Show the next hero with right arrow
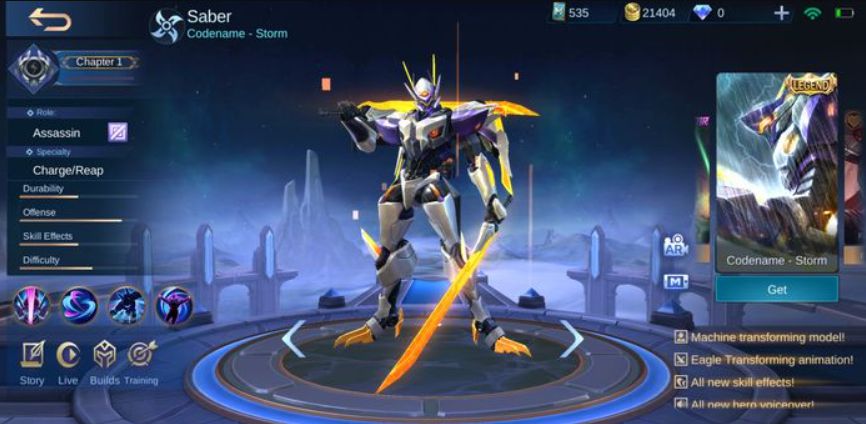Screen dimensions: 866x424 click(572, 339)
